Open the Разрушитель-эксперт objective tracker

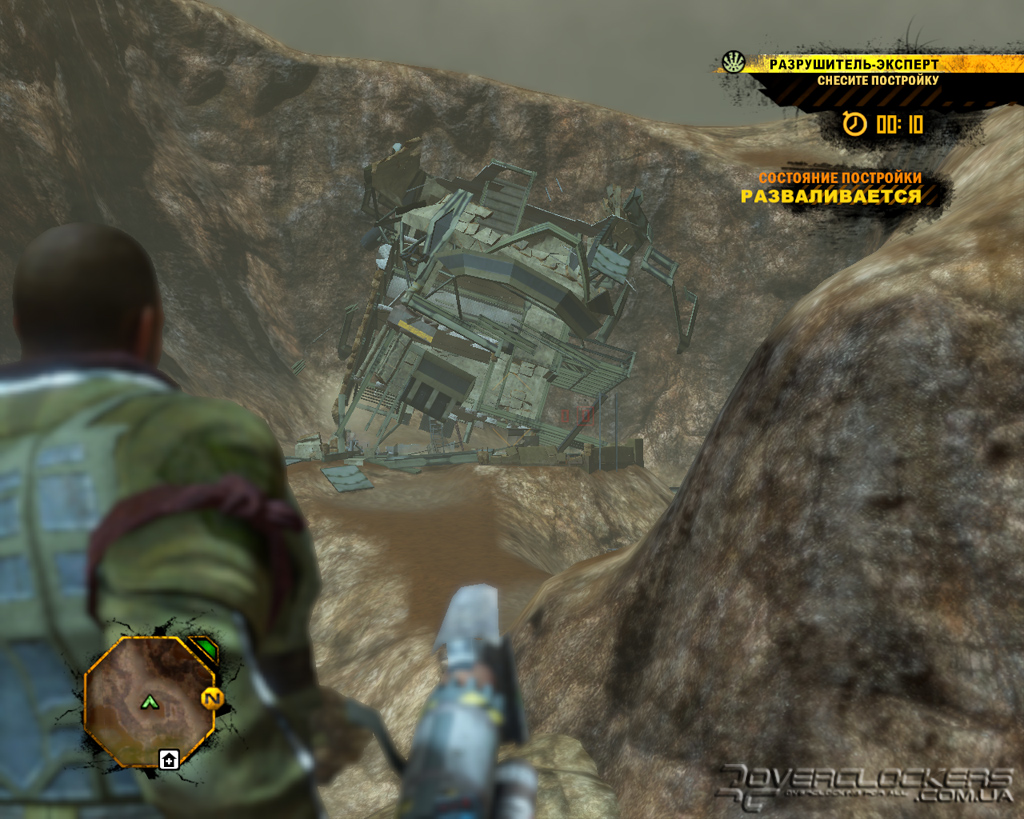tap(853, 65)
